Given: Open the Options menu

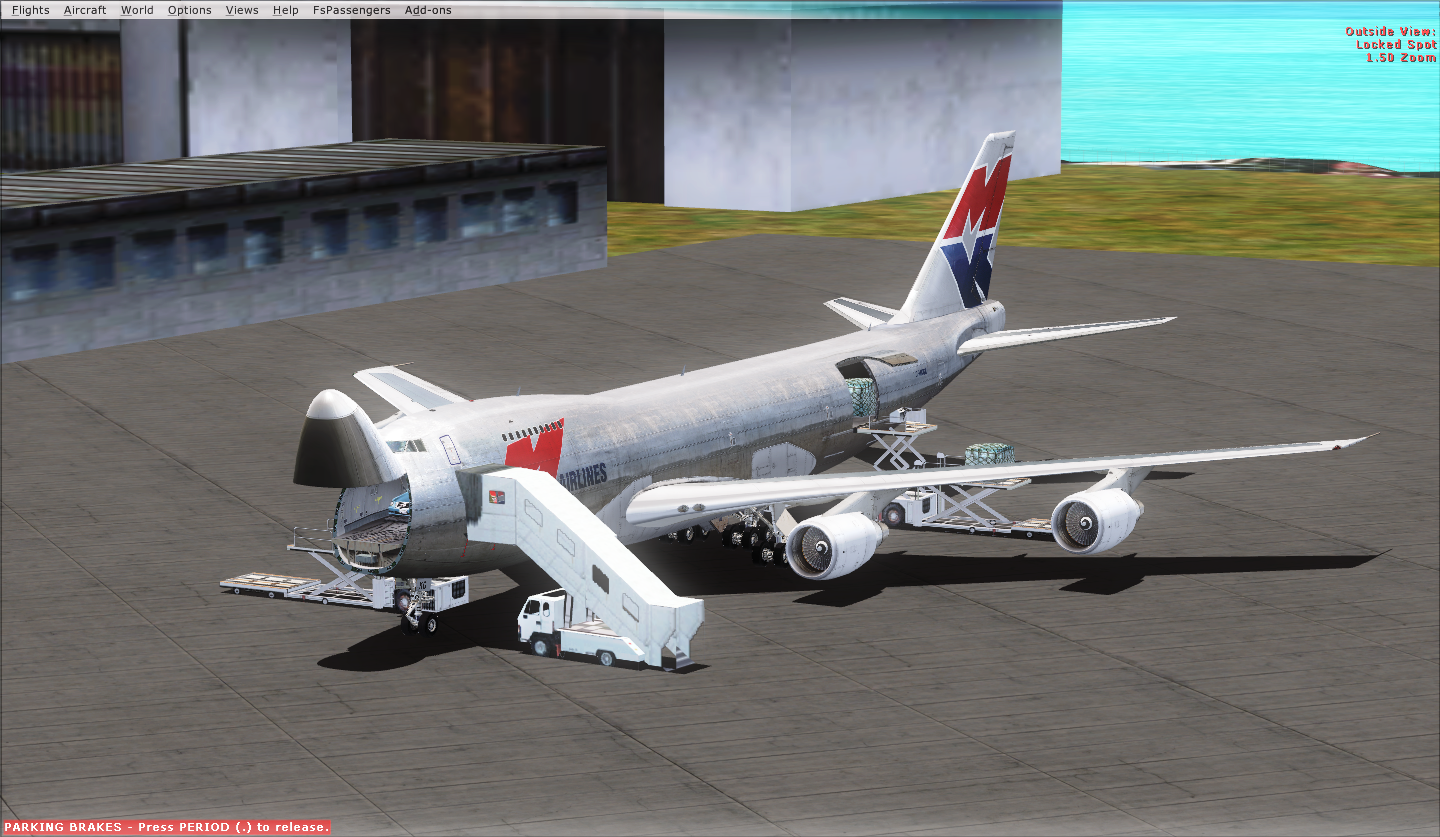Looking at the screenshot, I should 189,10.
